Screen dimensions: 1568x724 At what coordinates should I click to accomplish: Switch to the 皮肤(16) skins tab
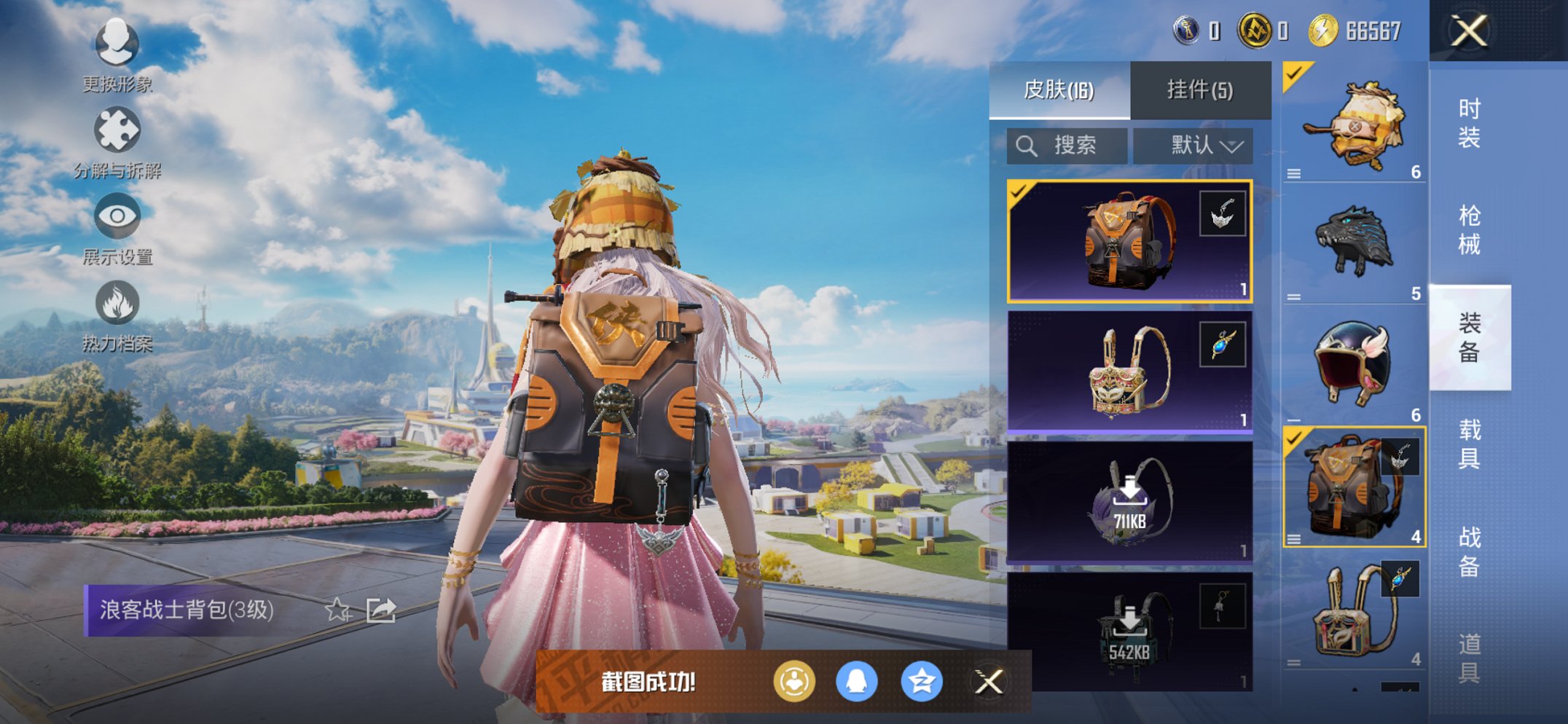click(1059, 90)
